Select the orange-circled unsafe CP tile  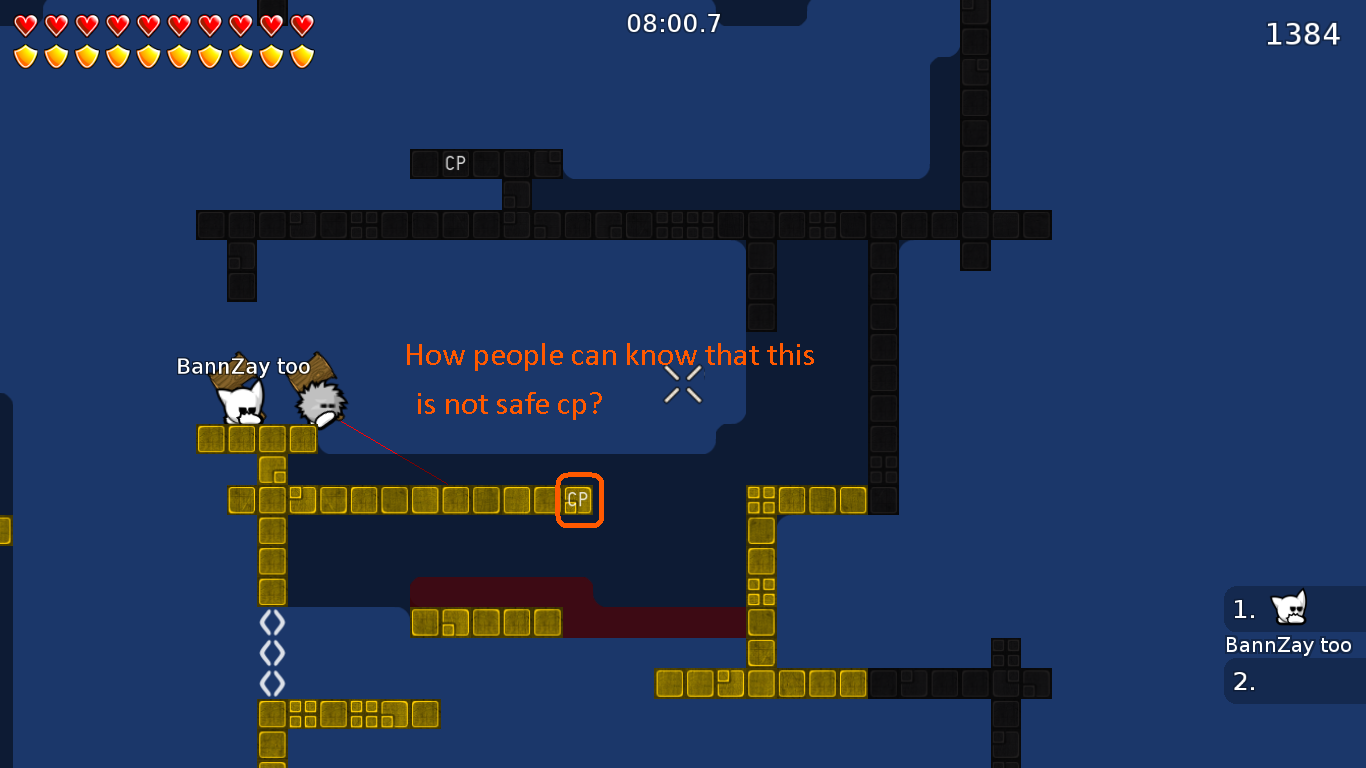pos(578,500)
